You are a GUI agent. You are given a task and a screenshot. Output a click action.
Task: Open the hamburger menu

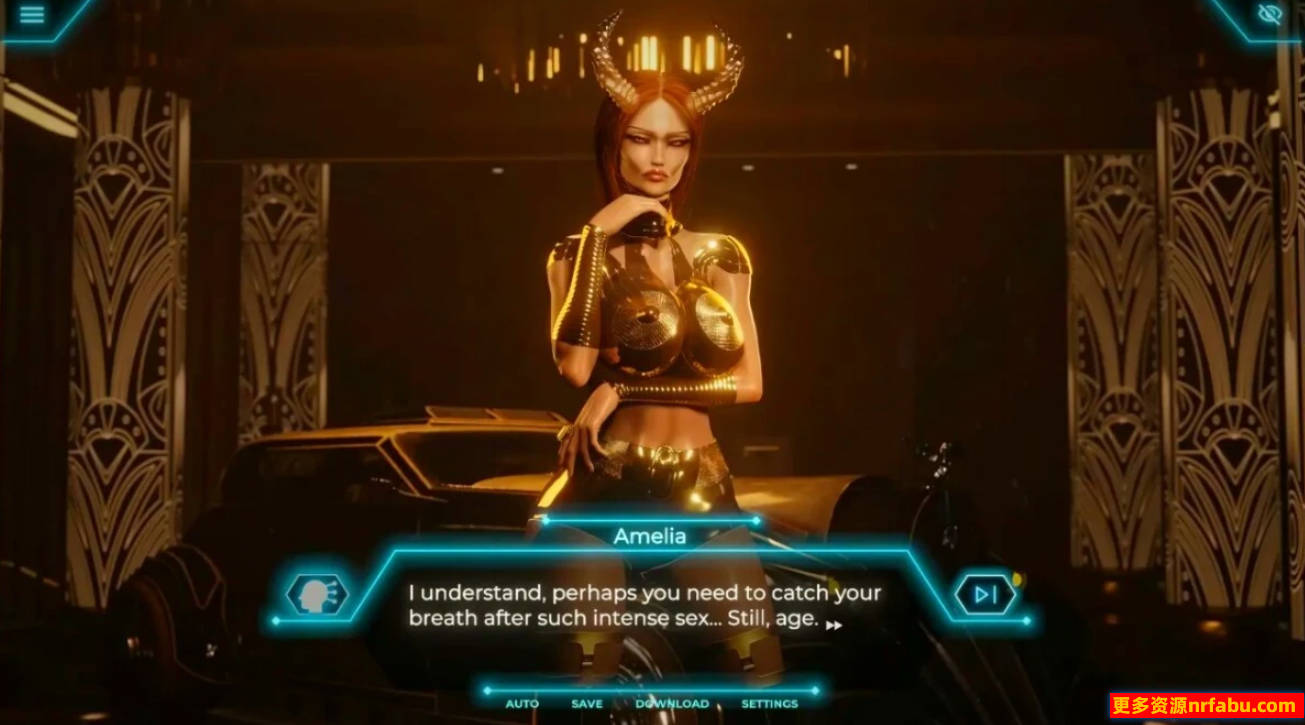click(x=32, y=15)
